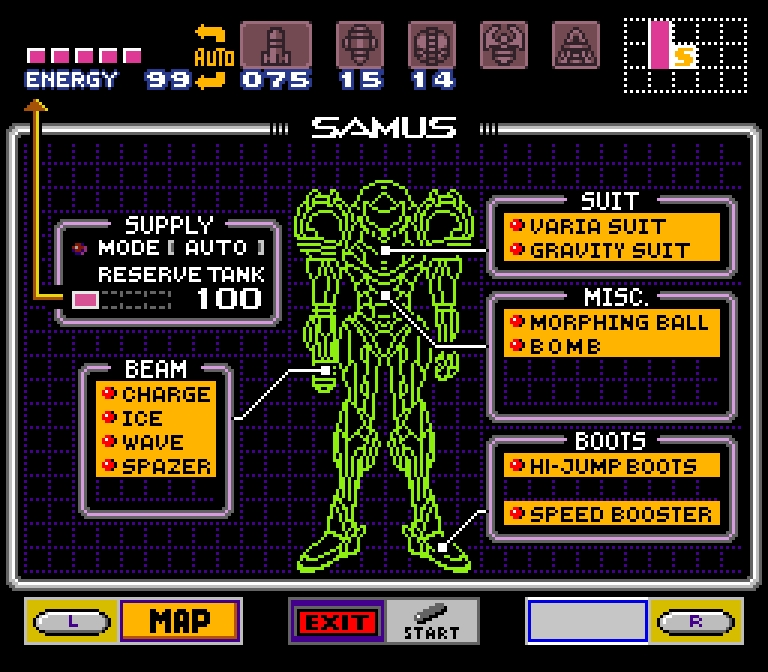This screenshot has width=768, height=672.
Task: Open the Map screen
Action: pos(180,621)
